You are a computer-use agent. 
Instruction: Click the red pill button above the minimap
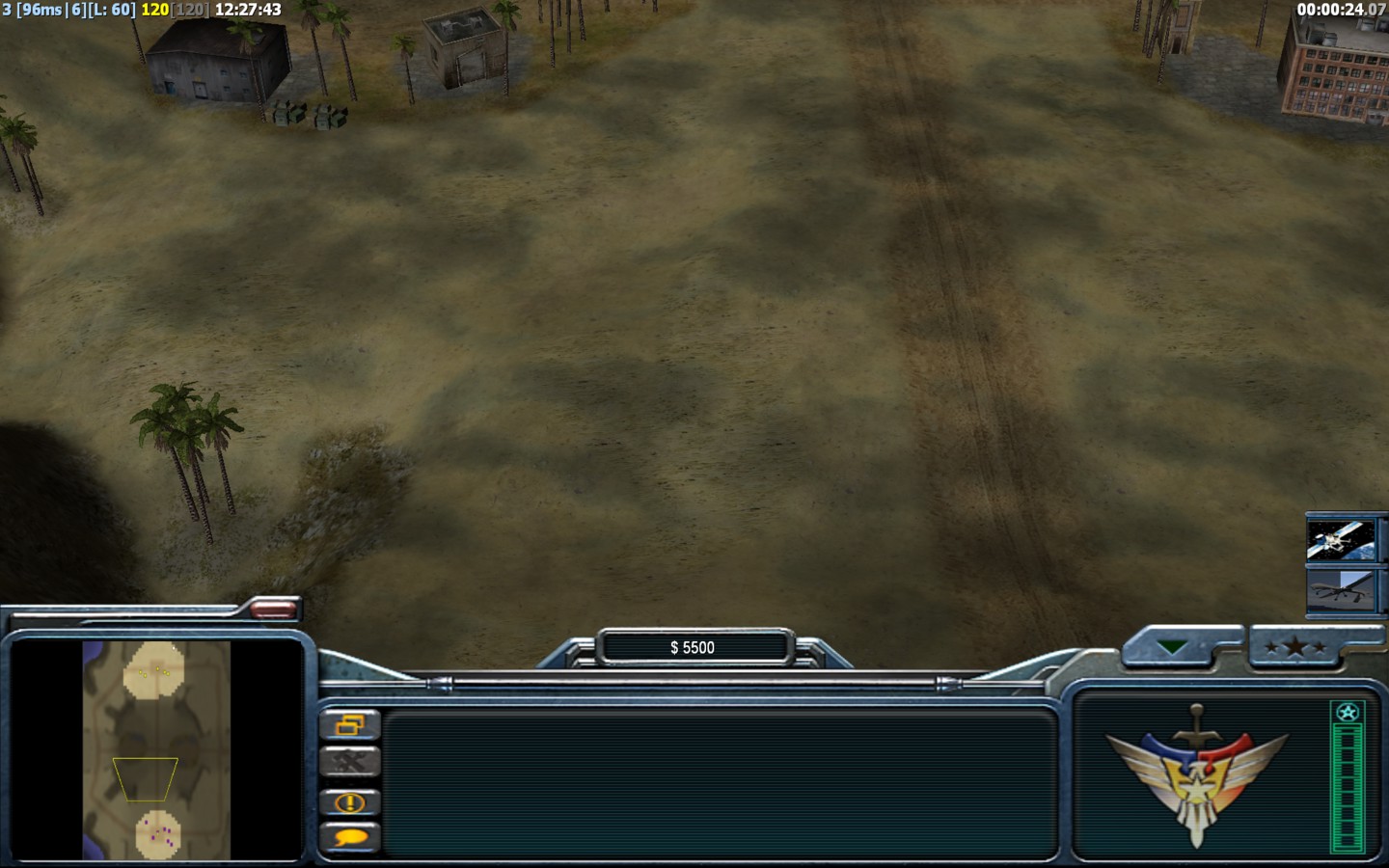click(x=275, y=609)
